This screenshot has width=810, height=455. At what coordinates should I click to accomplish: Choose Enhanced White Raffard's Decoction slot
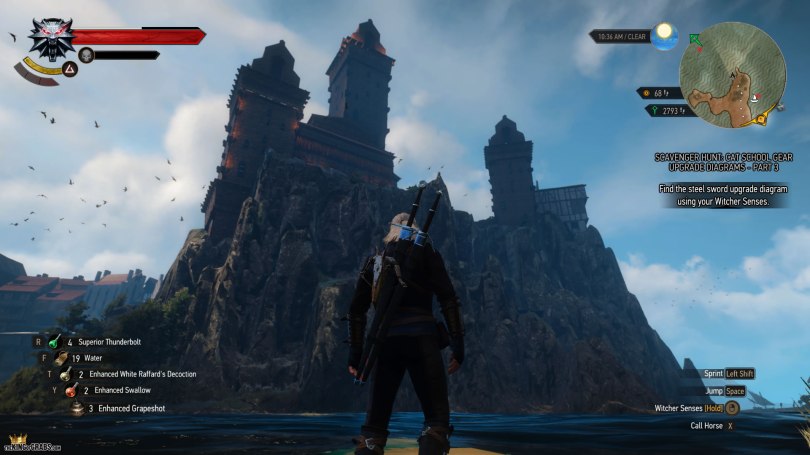[67, 374]
